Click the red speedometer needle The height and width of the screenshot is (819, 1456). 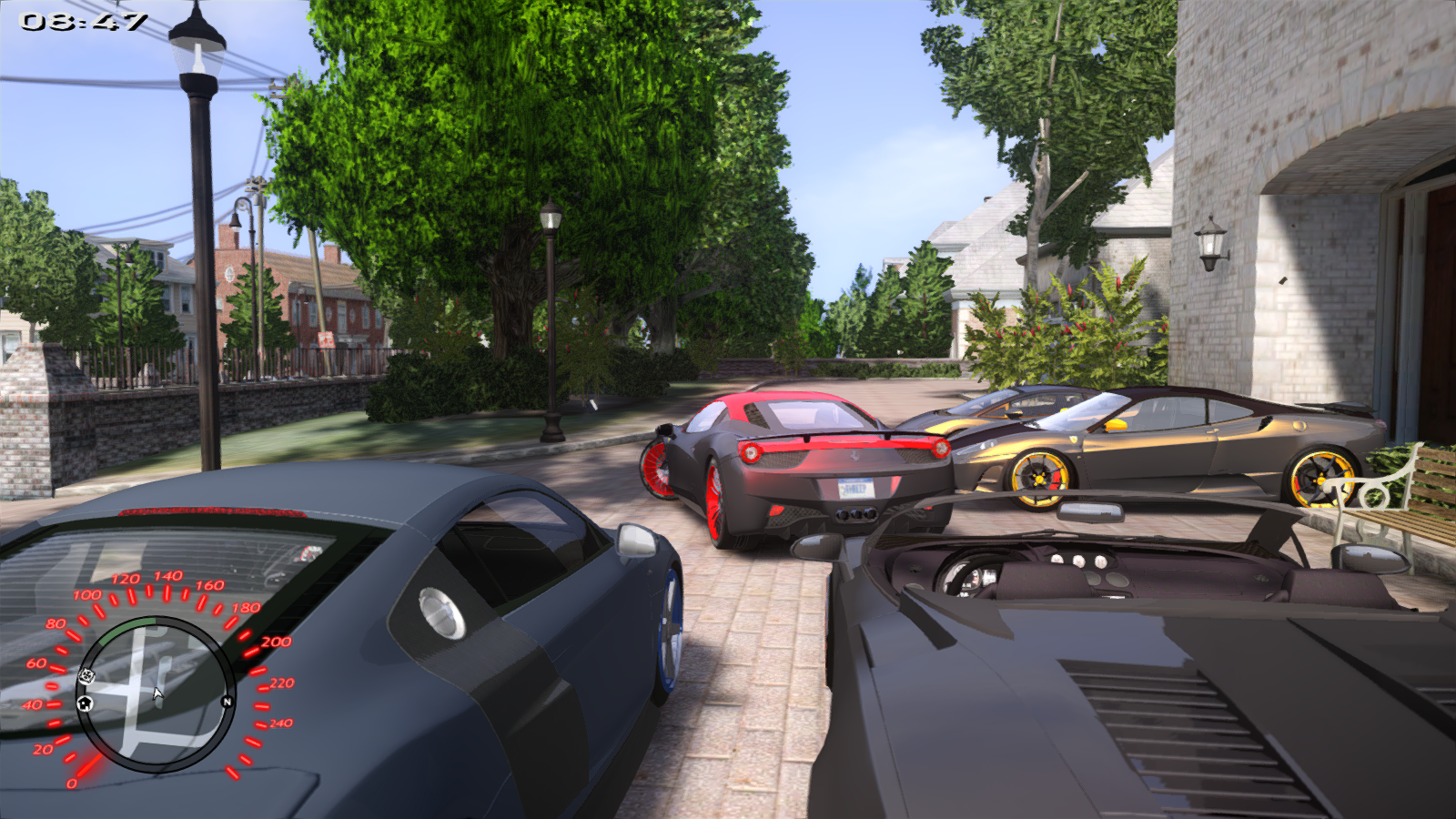point(88,763)
